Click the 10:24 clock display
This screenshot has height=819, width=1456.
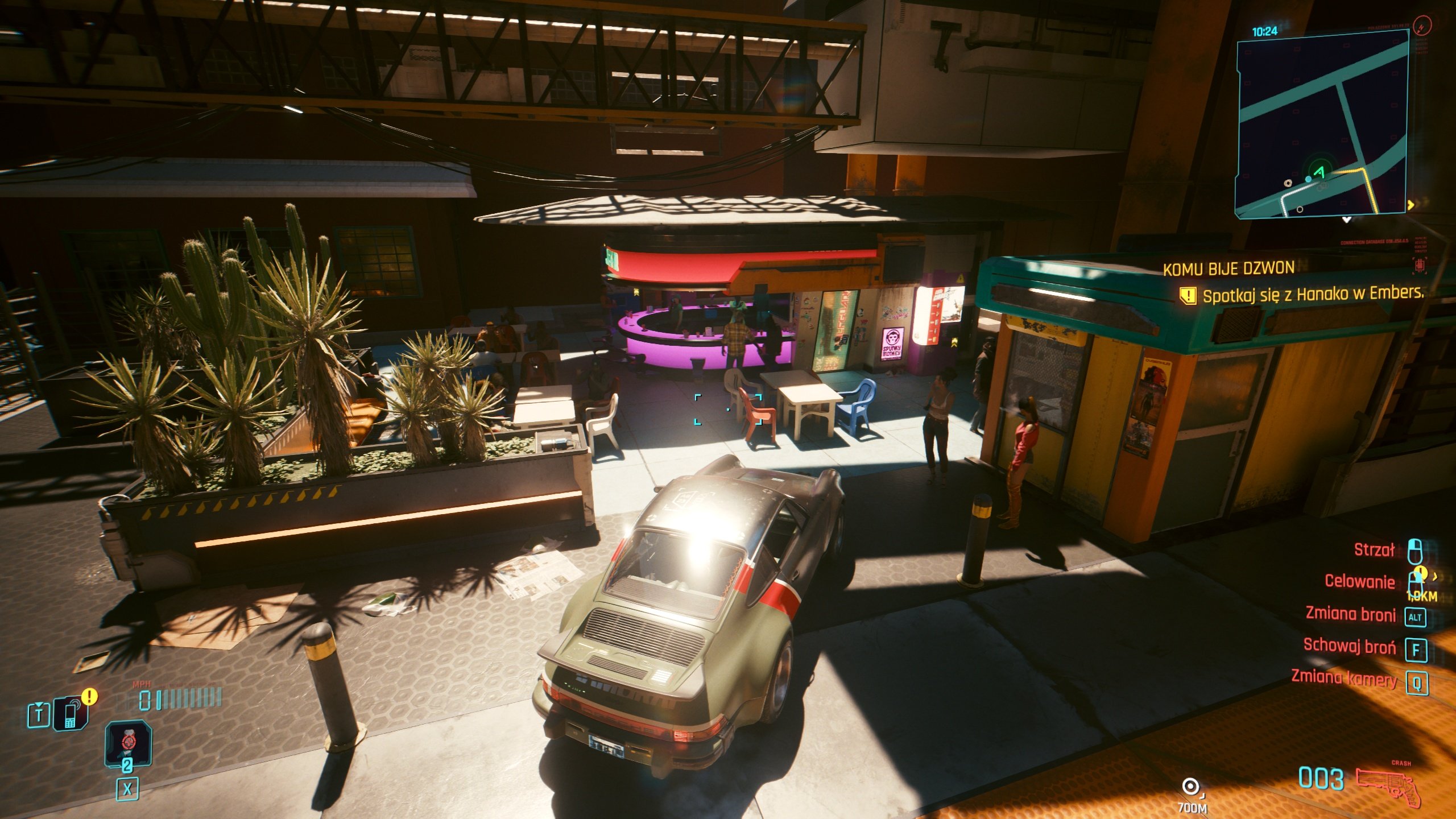[x=1264, y=31]
